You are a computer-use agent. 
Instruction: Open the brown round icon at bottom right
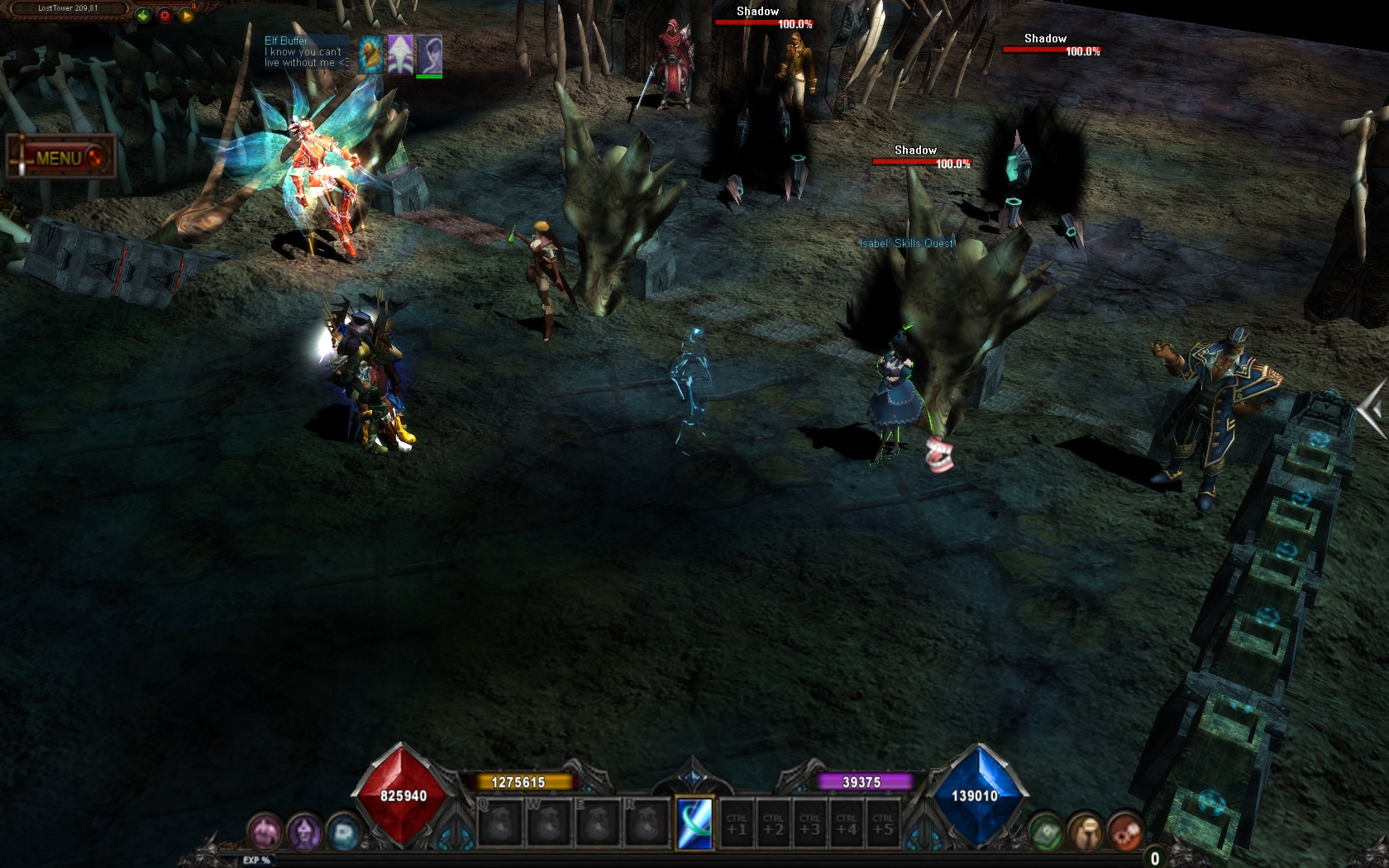1086,832
